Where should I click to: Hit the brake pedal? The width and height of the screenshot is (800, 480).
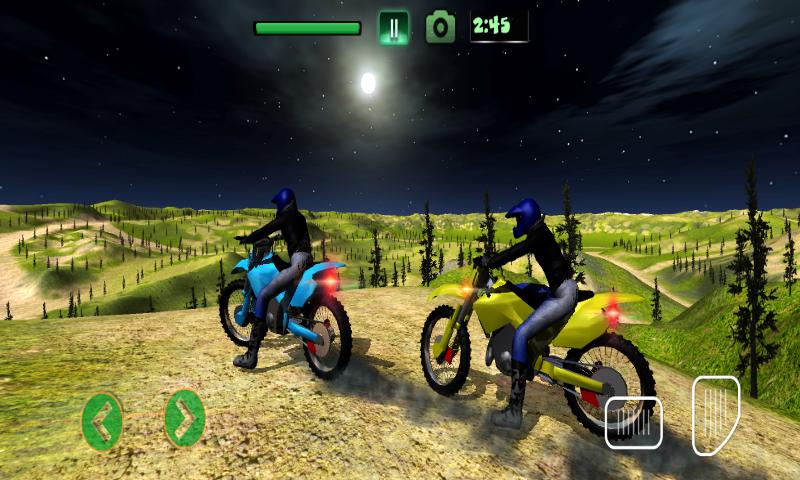click(633, 422)
